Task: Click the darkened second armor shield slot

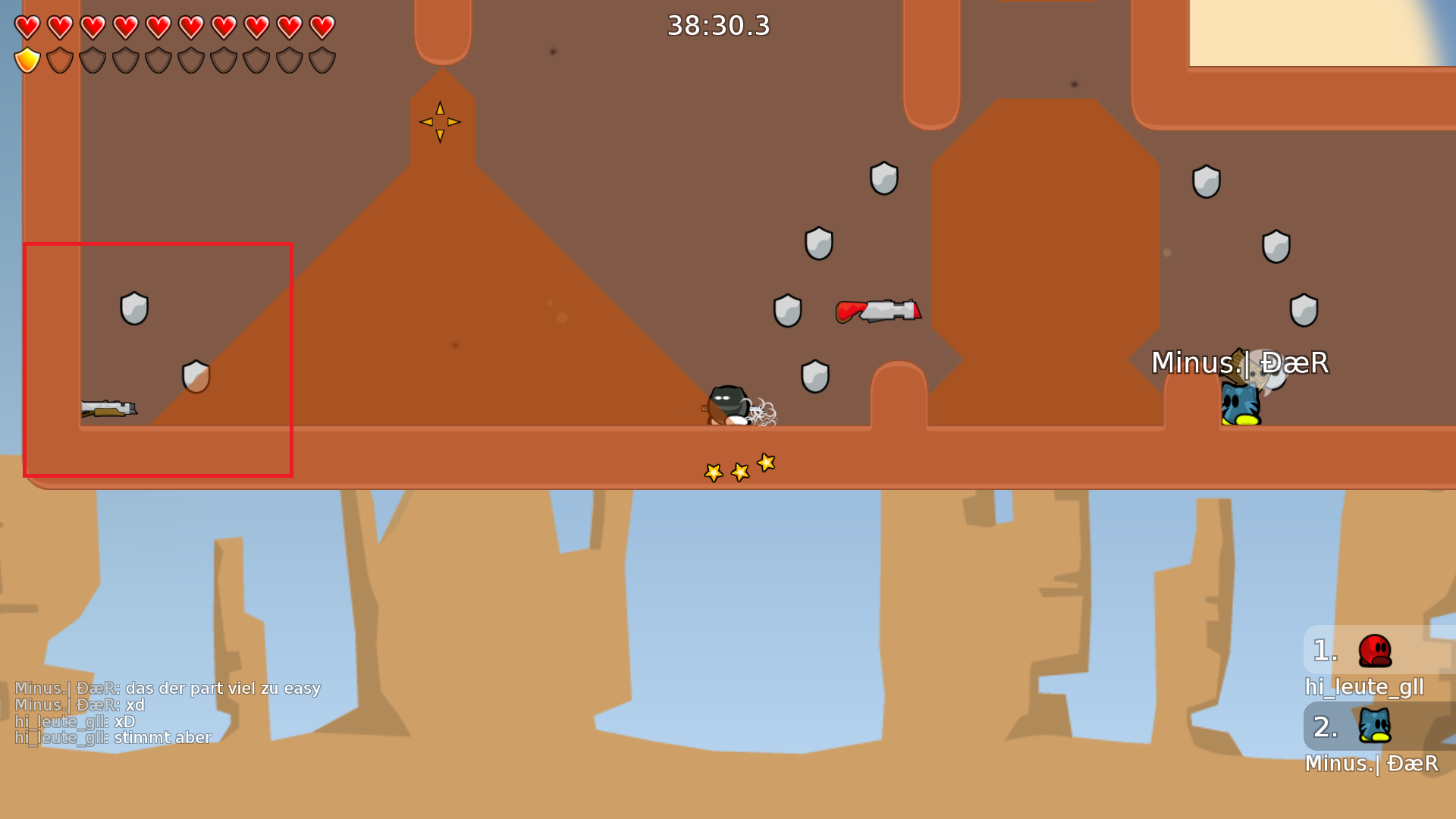Action: [58, 61]
